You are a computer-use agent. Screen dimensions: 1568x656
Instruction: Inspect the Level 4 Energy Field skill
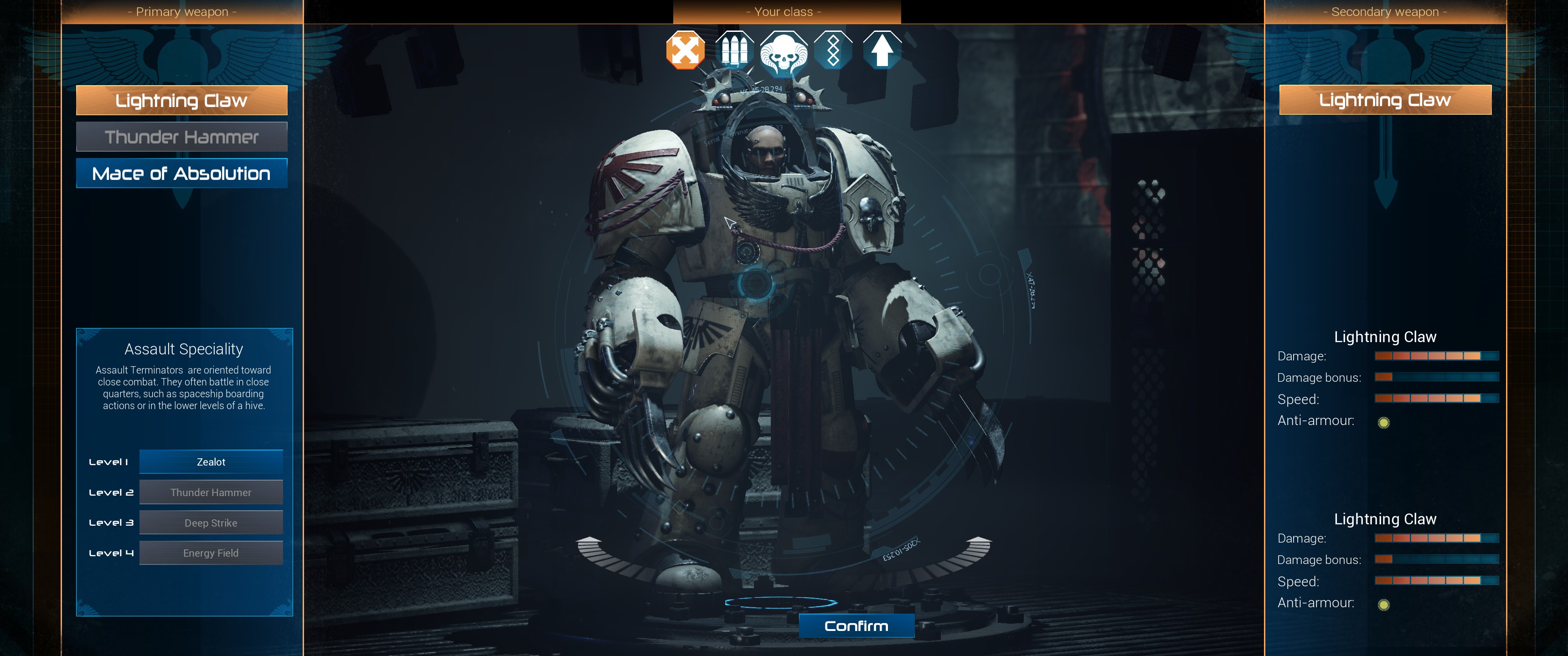211,553
